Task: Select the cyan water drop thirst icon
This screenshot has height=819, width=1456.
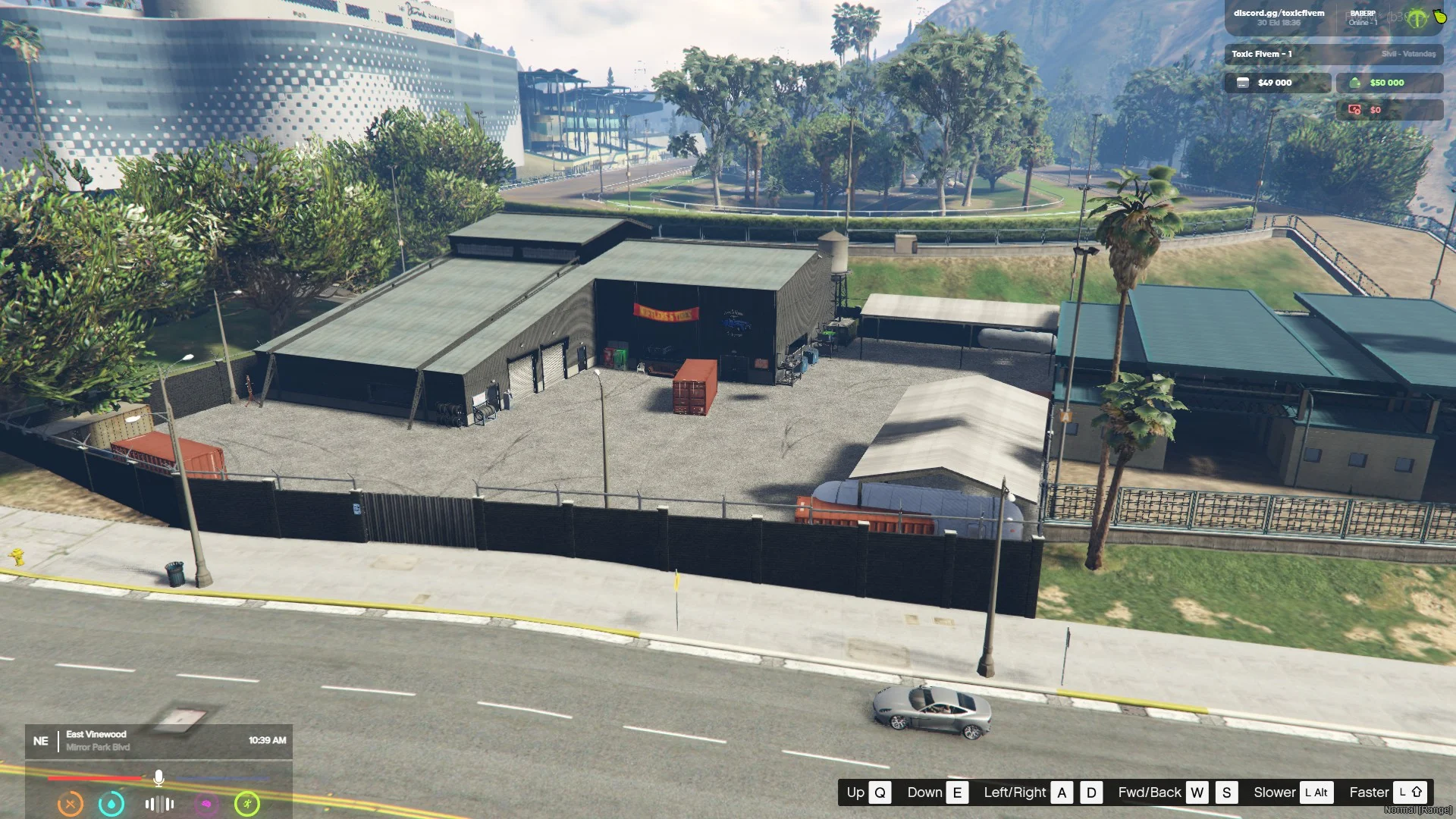Action: [111, 804]
